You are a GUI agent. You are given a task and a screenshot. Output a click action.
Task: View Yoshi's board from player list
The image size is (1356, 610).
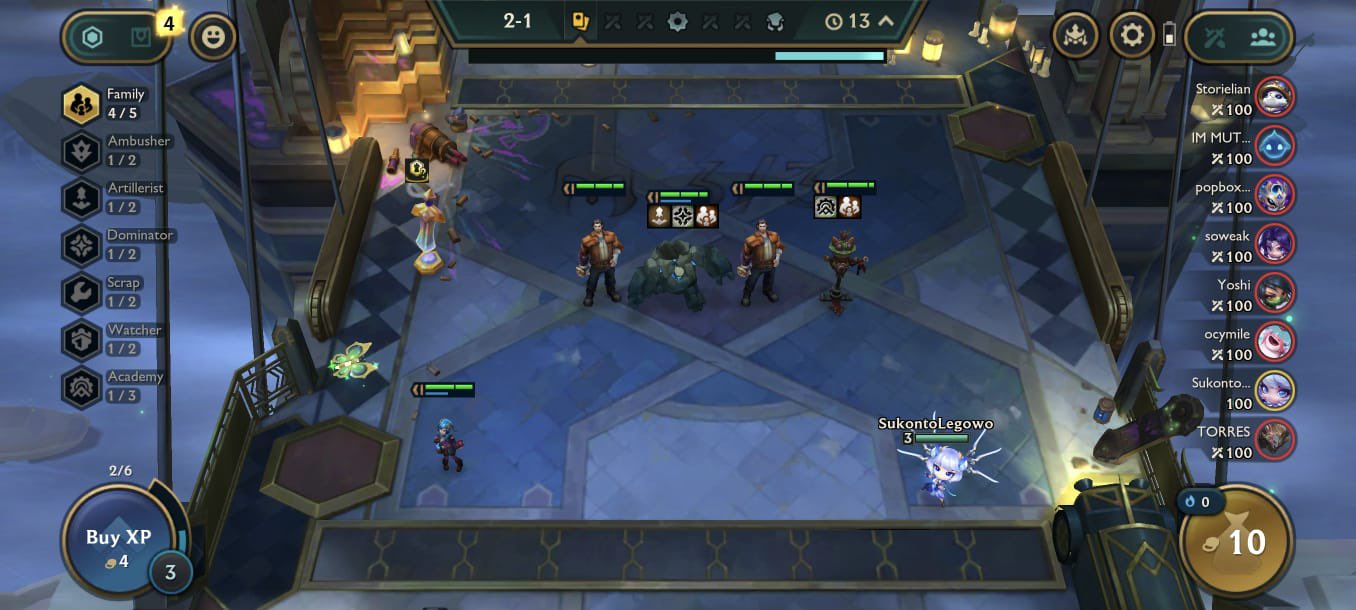(x=1274, y=293)
